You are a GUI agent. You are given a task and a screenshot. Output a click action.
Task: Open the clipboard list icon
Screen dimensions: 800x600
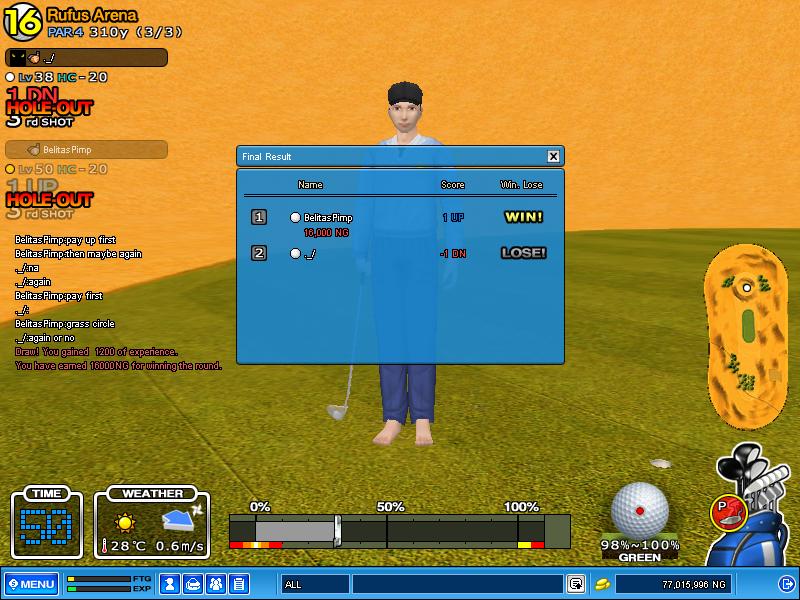click(238, 584)
